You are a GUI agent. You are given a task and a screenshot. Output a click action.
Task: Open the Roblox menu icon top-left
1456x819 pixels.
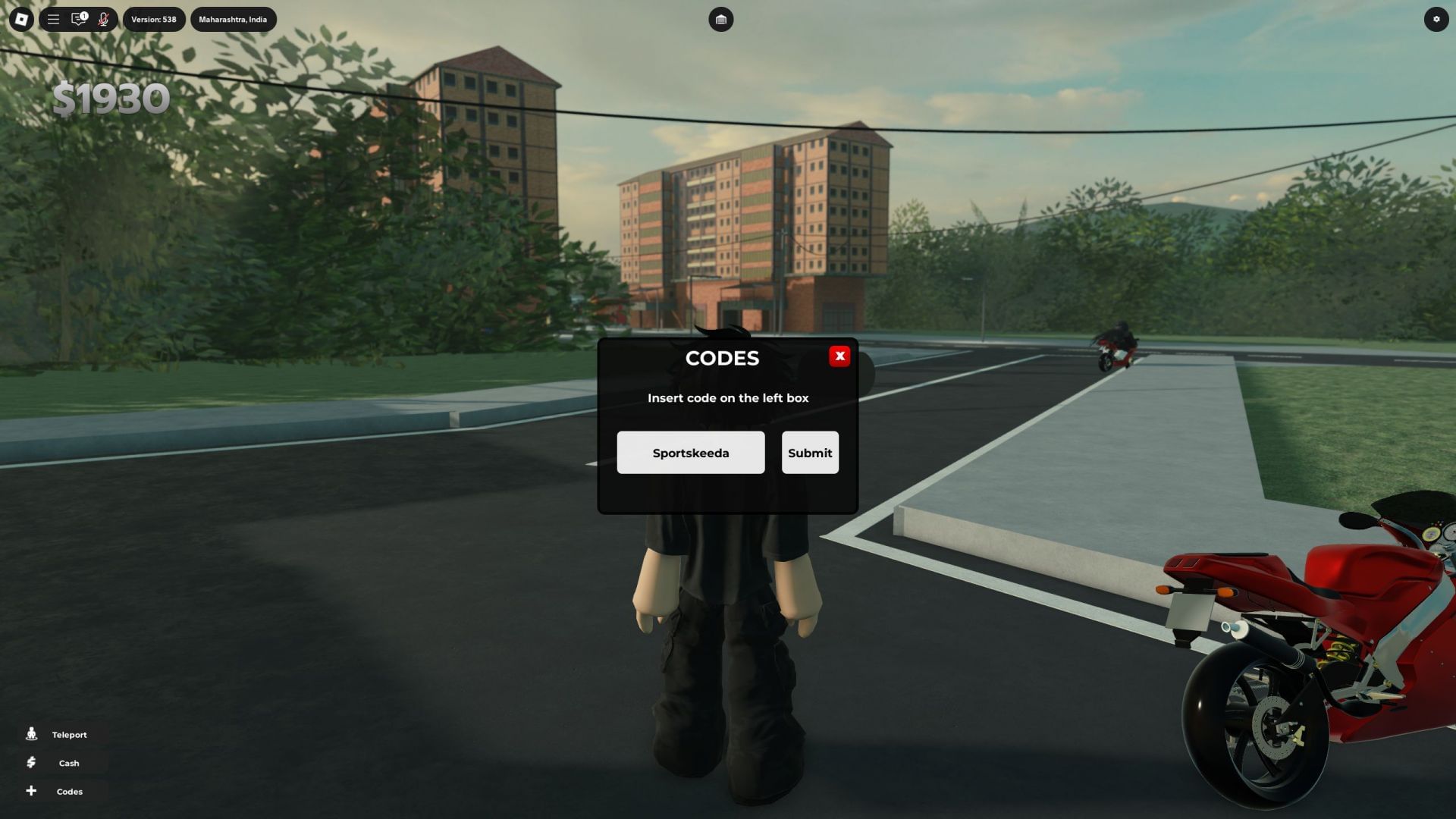pos(21,19)
